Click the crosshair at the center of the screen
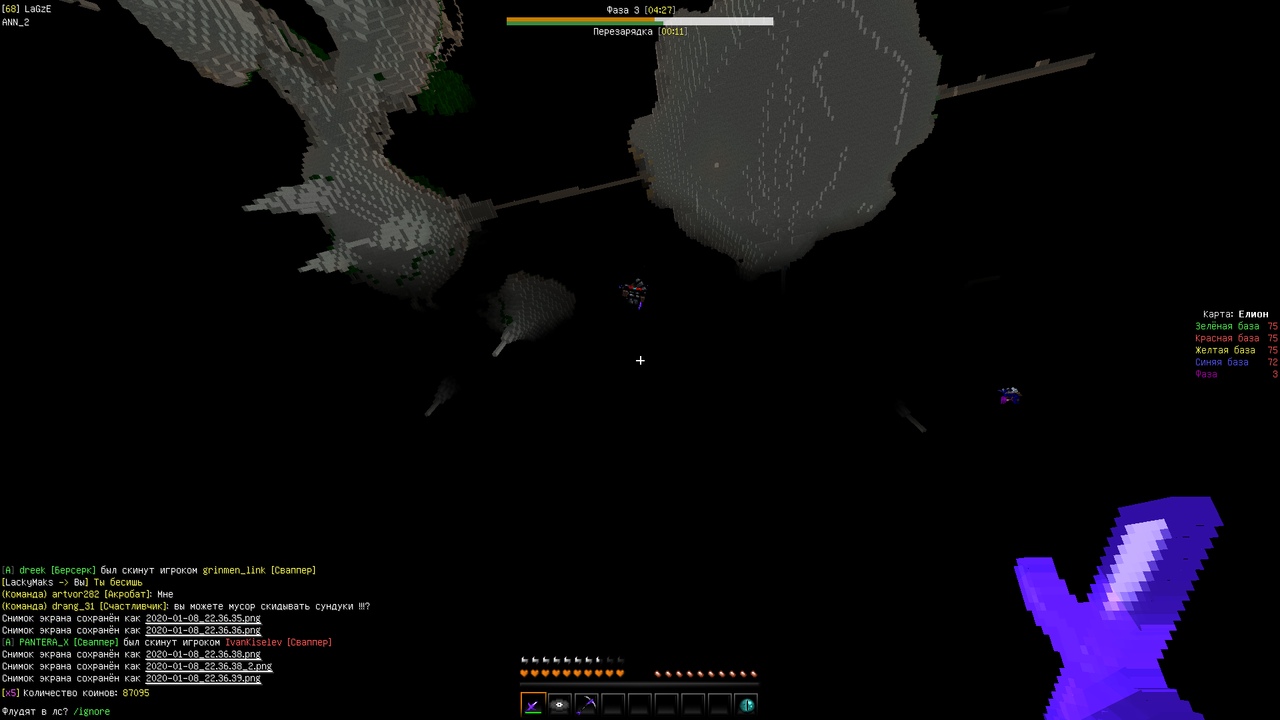 click(x=640, y=360)
